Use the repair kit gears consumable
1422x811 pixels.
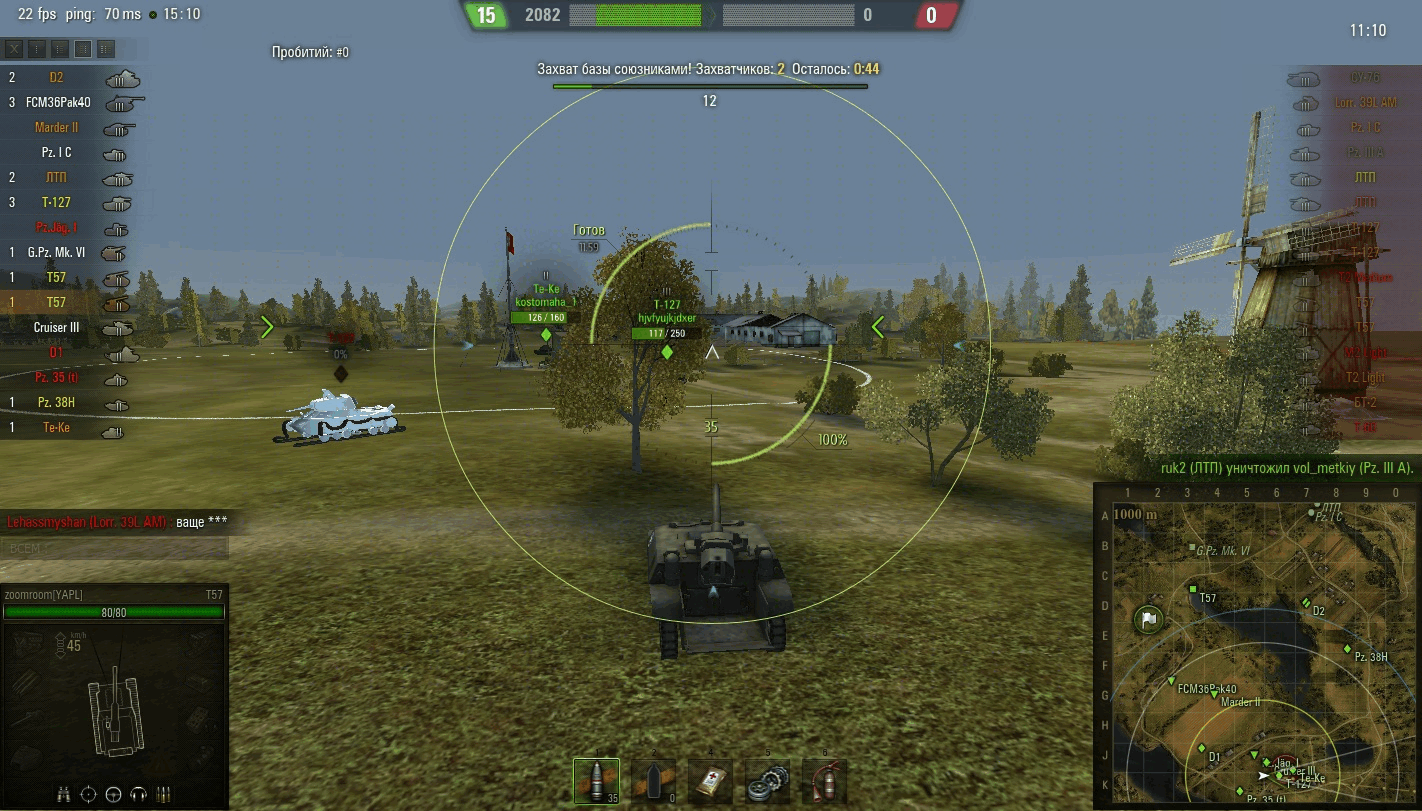click(x=767, y=781)
